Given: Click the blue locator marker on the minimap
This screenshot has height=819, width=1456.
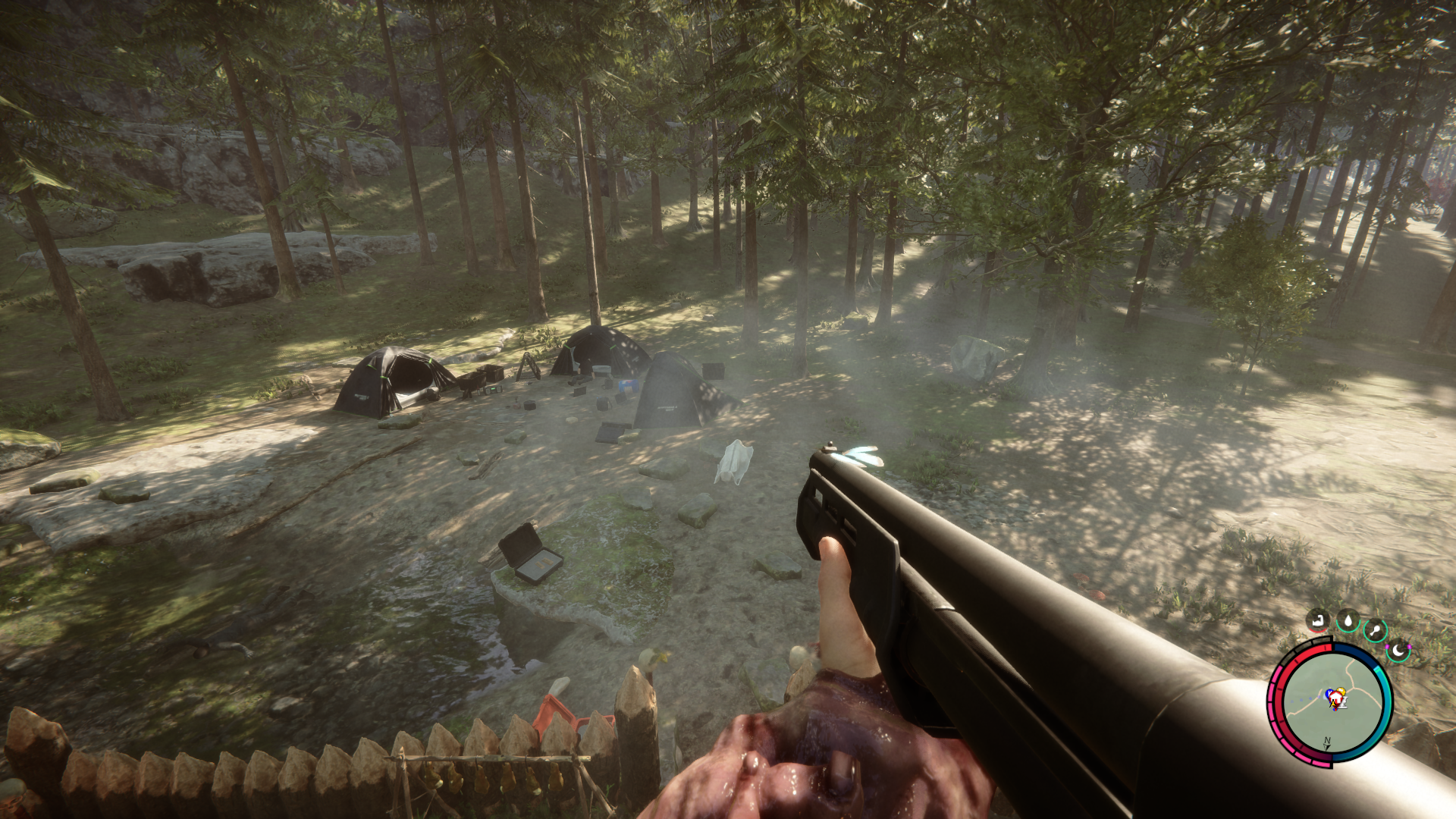Looking at the screenshot, I should coord(1329,693).
